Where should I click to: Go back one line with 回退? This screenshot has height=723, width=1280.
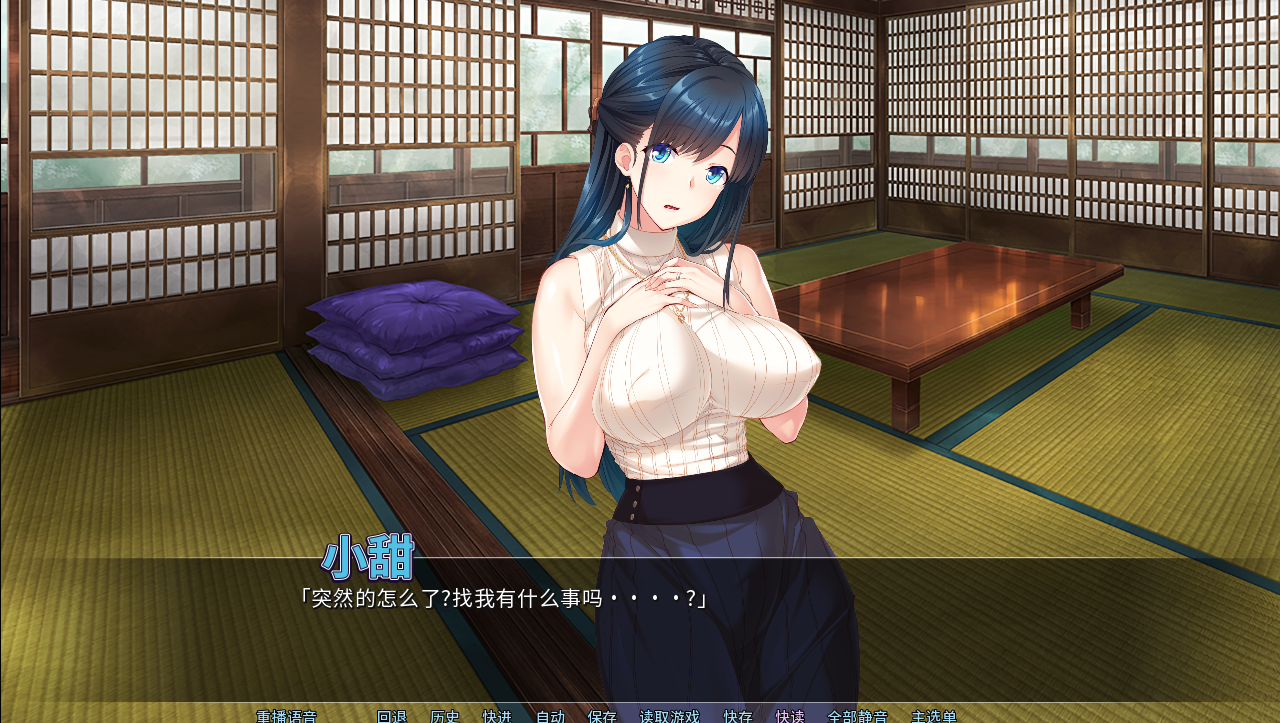(x=392, y=716)
